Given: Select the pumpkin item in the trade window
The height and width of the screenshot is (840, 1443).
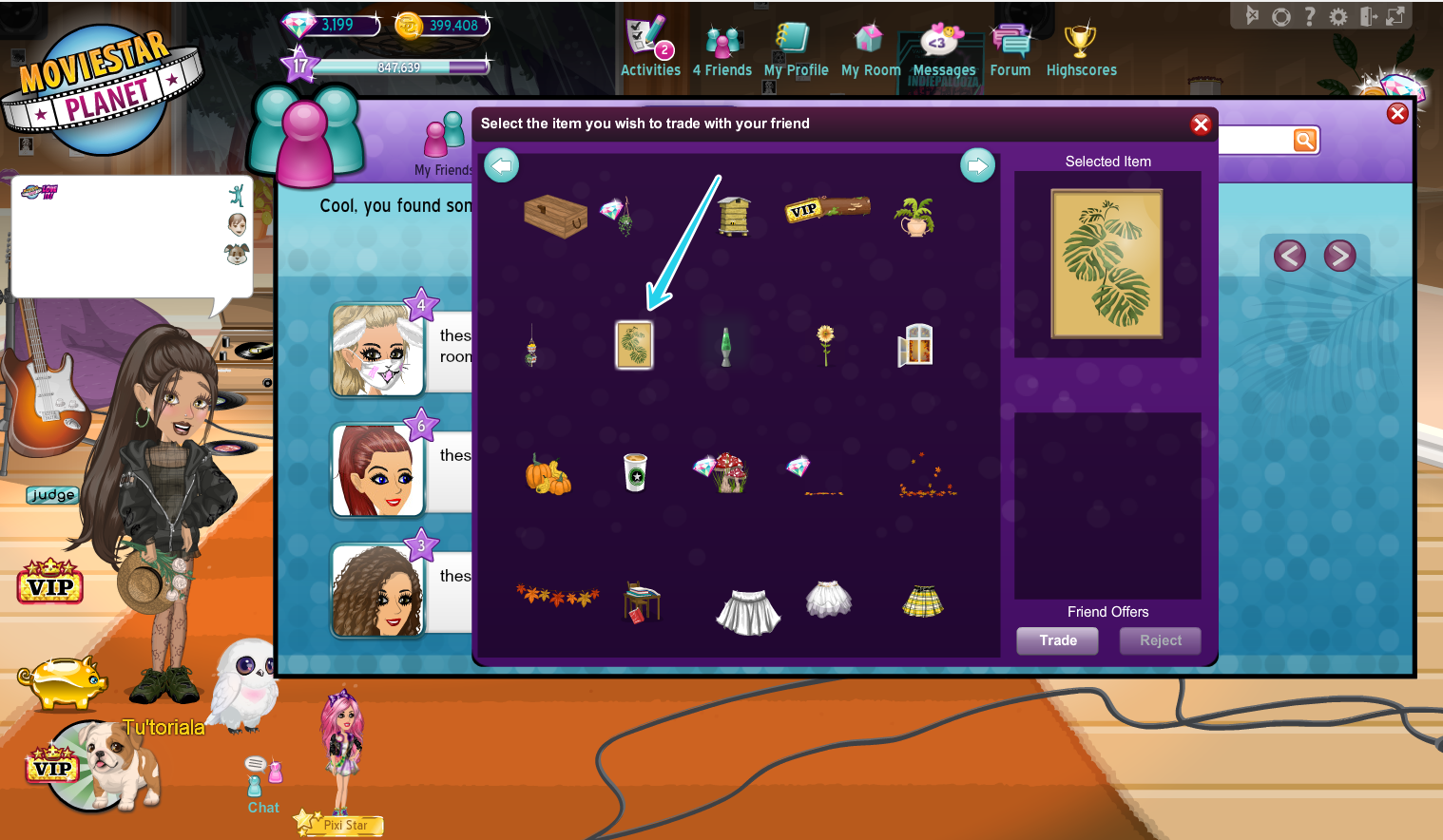Looking at the screenshot, I should pos(548,475).
